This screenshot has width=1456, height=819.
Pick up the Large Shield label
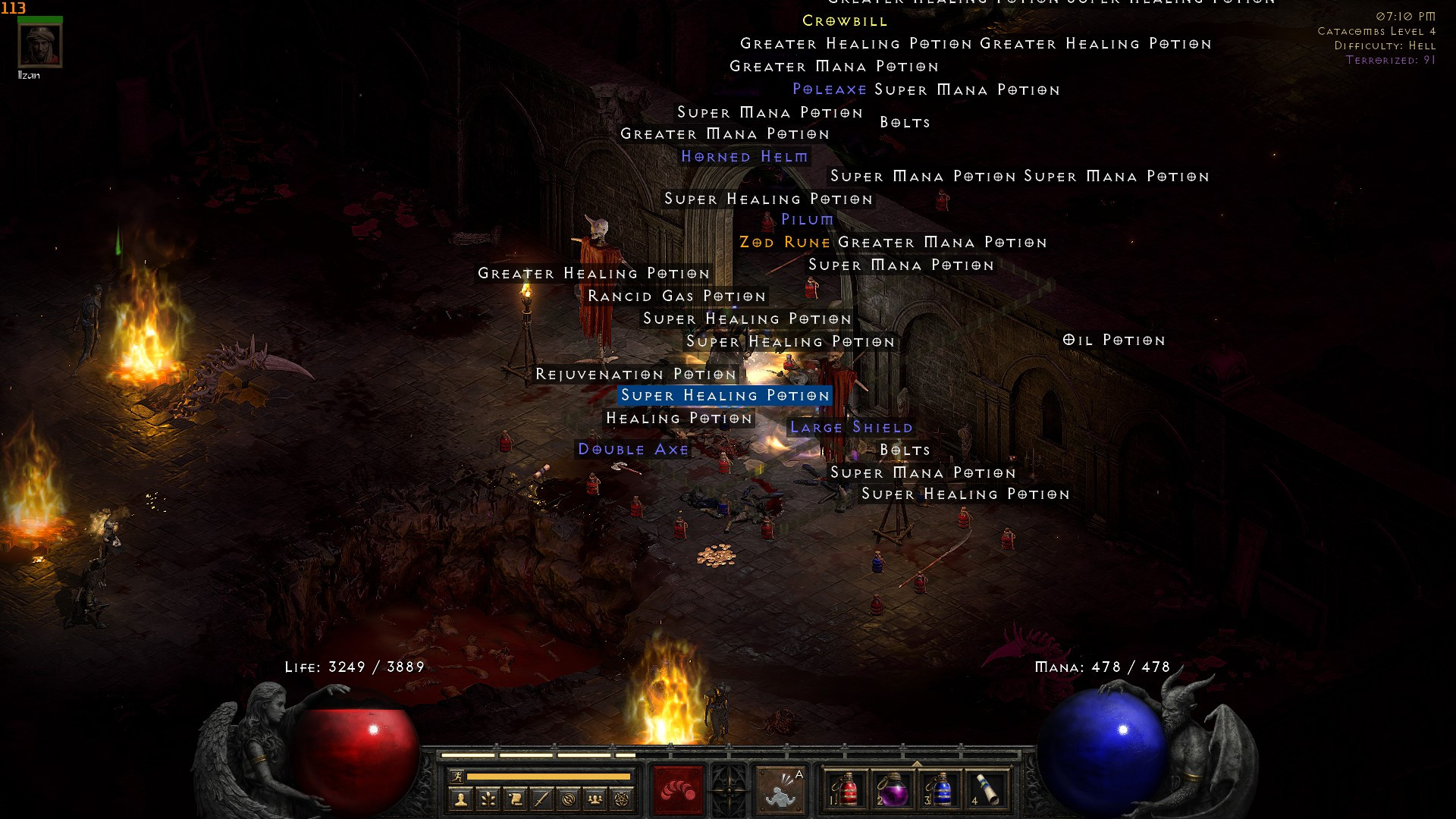(x=851, y=428)
